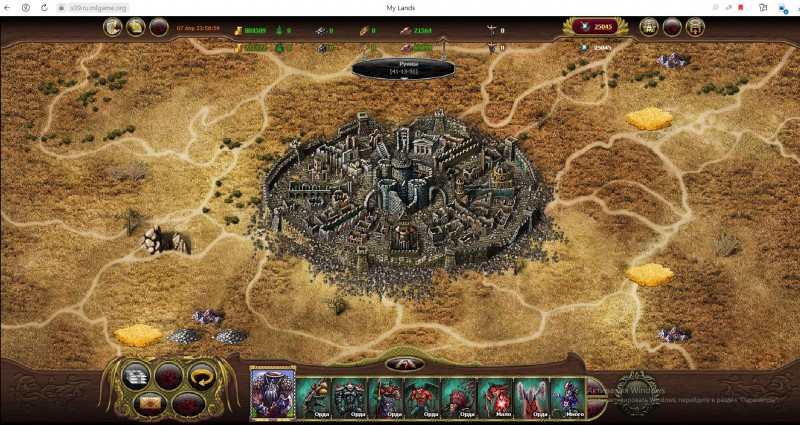
Task: Reload the browser page
Action: 43,7
